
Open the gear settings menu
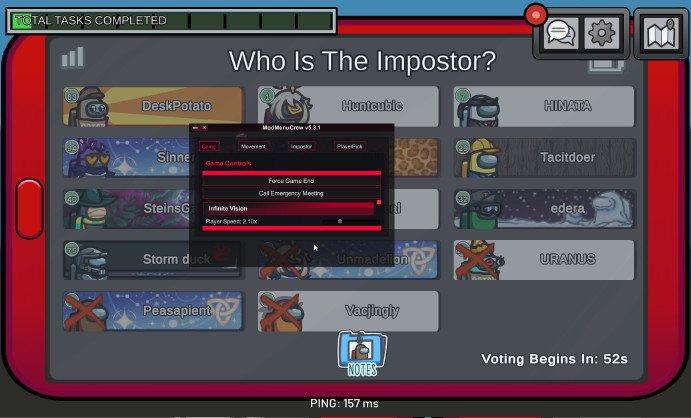pos(601,33)
